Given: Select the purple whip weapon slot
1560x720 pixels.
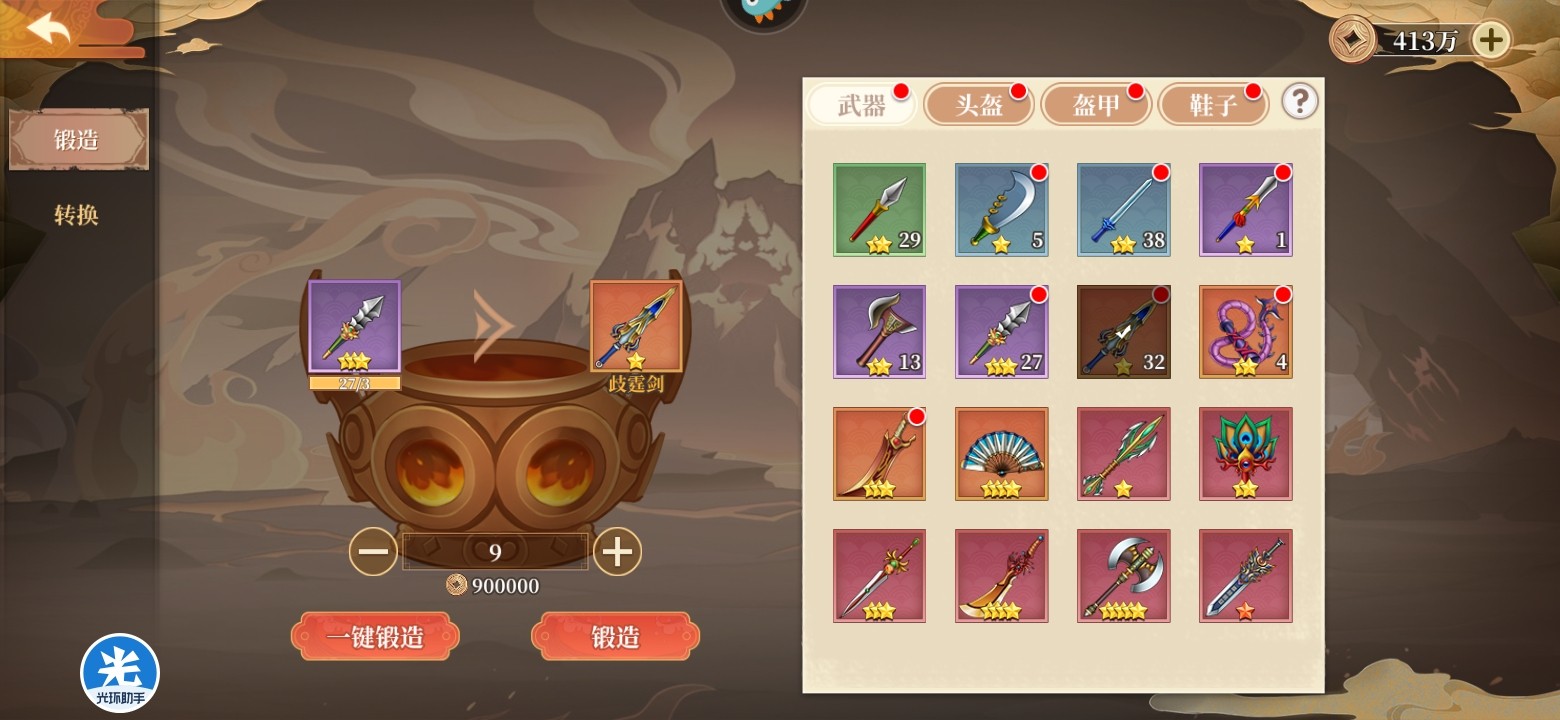Looking at the screenshot, I should click(x=1245, y=332).
